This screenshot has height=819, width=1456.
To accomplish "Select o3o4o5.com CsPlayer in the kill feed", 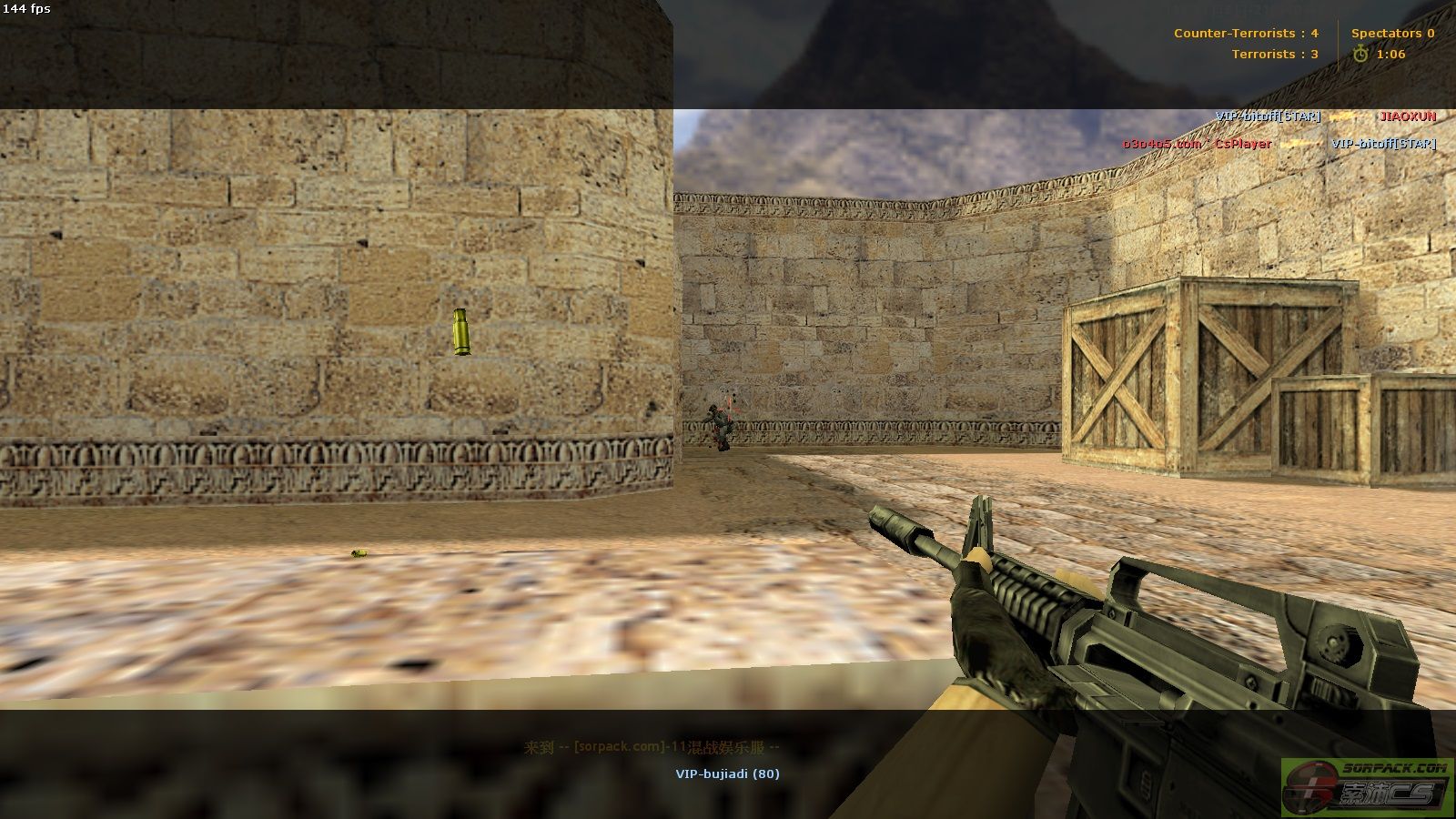I will pyautogui.click(x=1196, y=144).
